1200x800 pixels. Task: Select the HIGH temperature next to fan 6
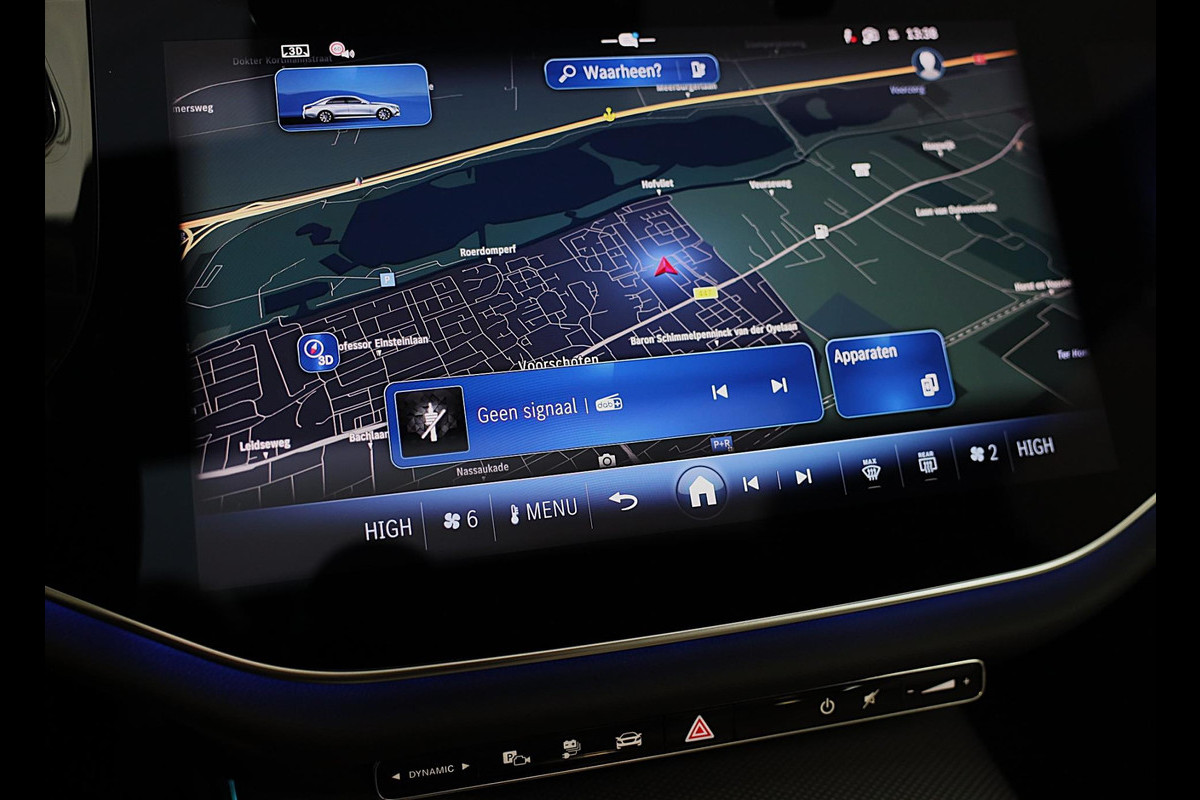pos(388,529)
